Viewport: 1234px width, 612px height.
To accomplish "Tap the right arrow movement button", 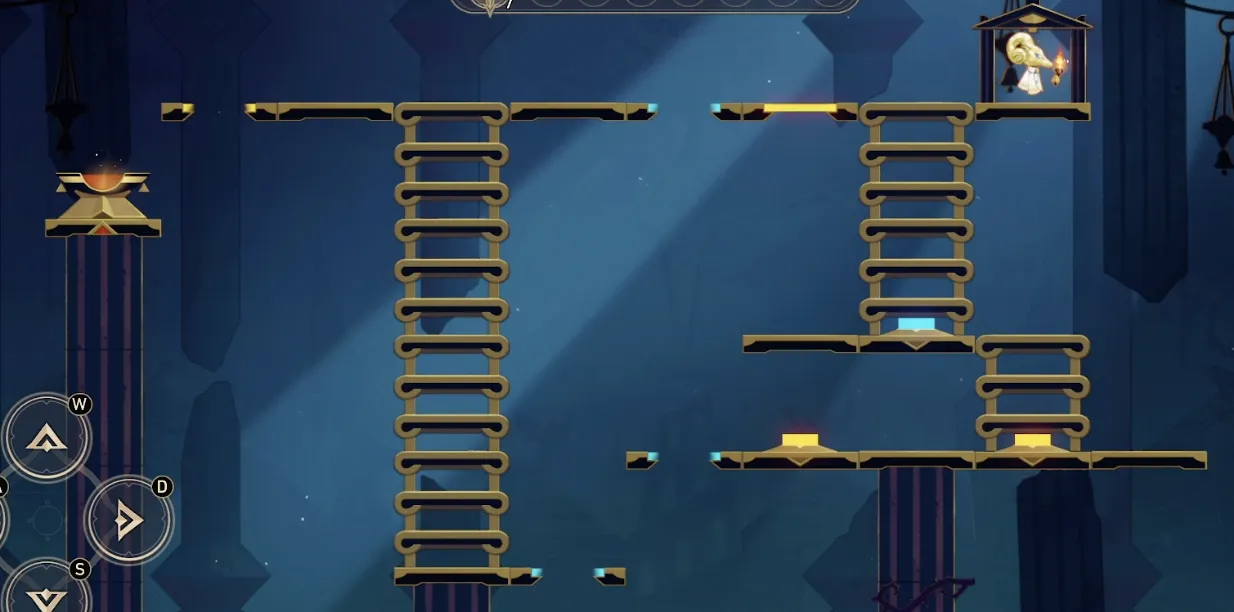I will [x=128, y=520].
